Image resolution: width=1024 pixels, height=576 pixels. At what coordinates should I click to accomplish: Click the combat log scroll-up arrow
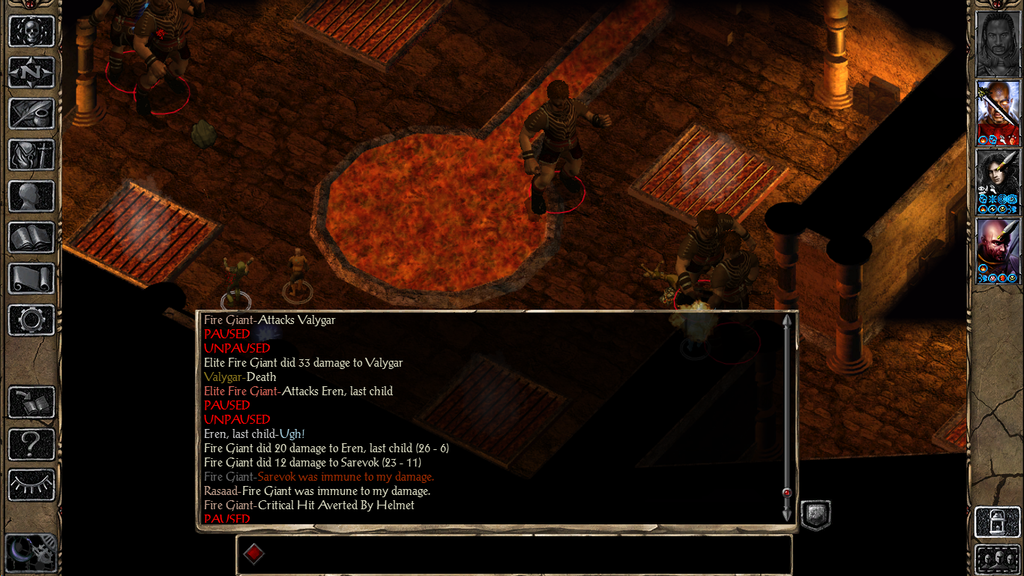pos(787,321)
